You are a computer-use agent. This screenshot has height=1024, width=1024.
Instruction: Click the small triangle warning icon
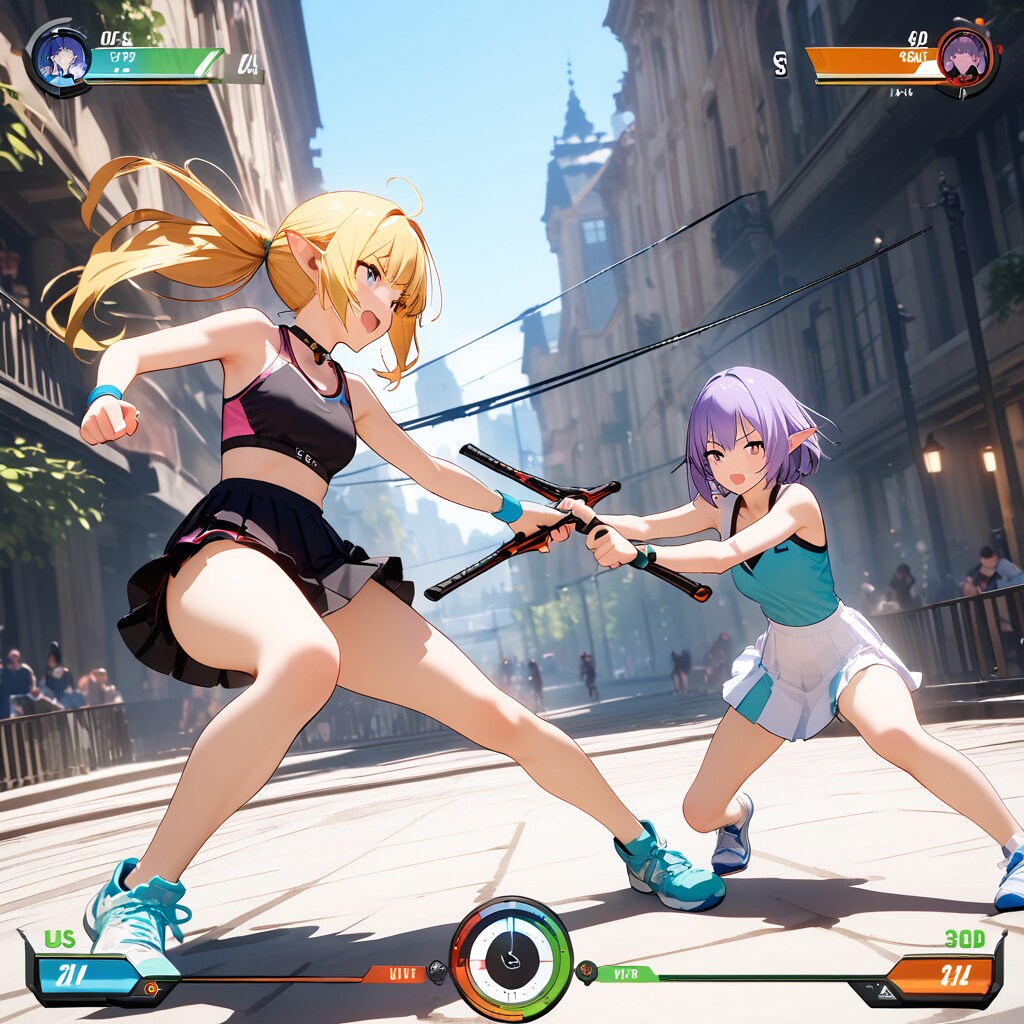[885, 992]
